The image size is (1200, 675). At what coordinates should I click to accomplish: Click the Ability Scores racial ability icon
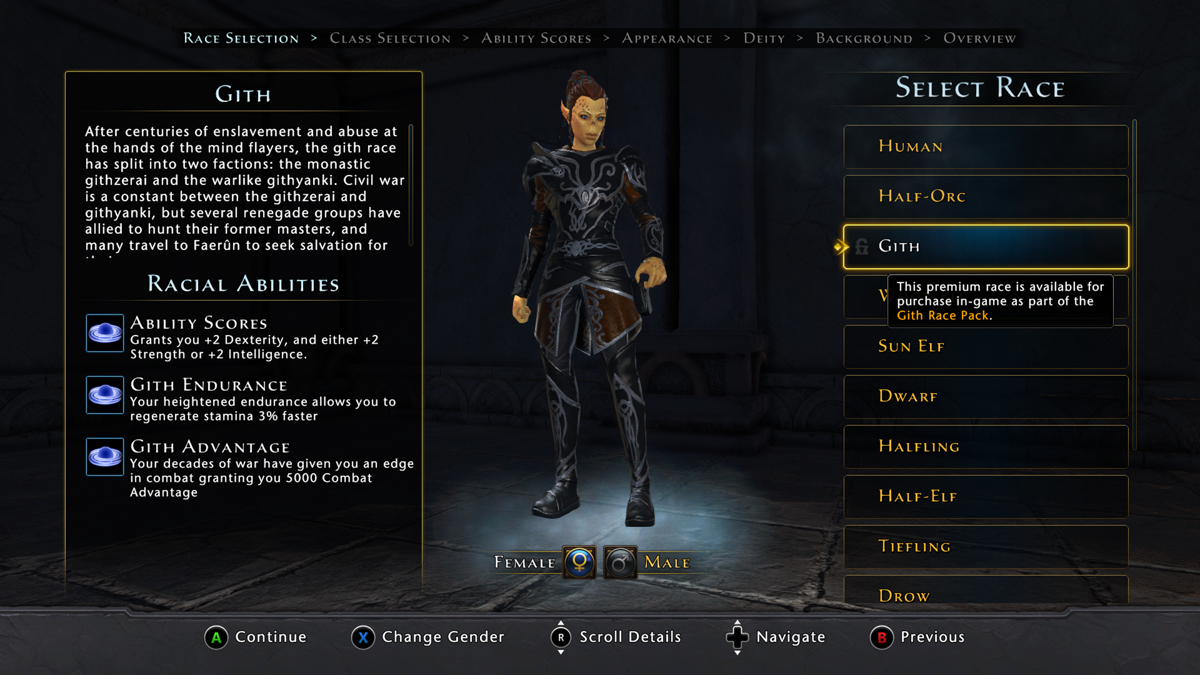105,334
